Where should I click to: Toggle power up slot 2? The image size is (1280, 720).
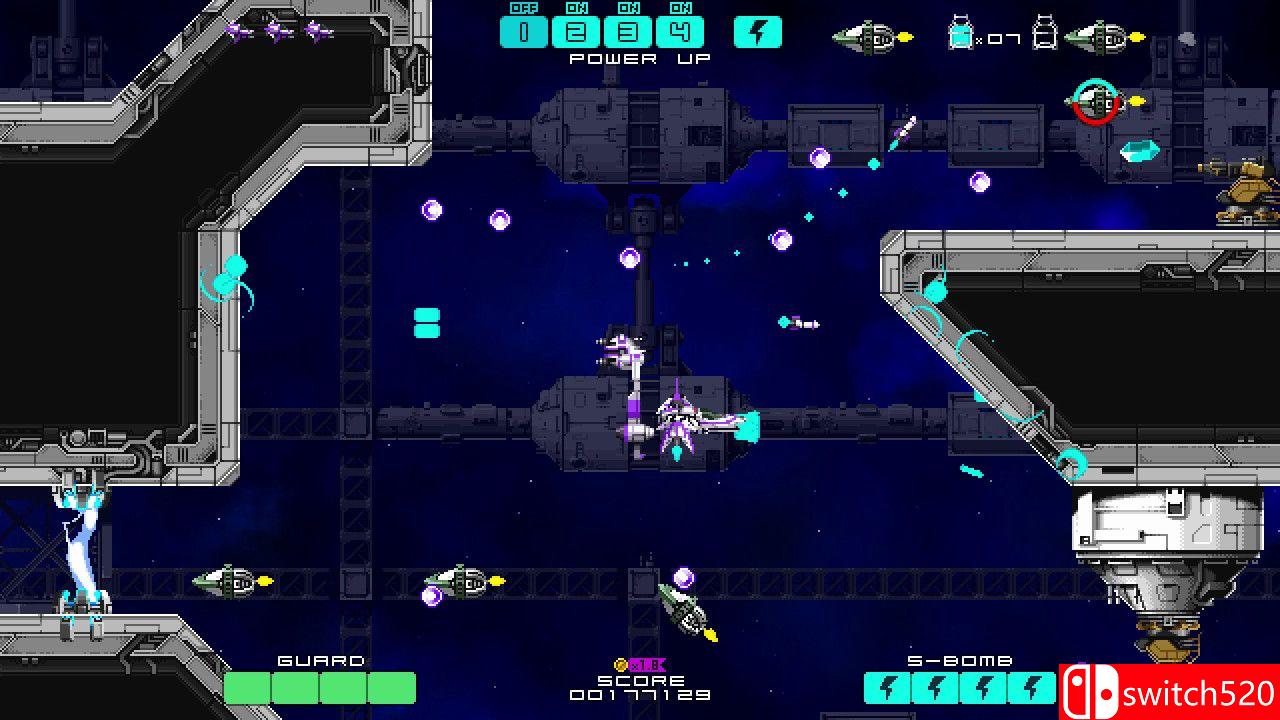(x=576, y=32)
